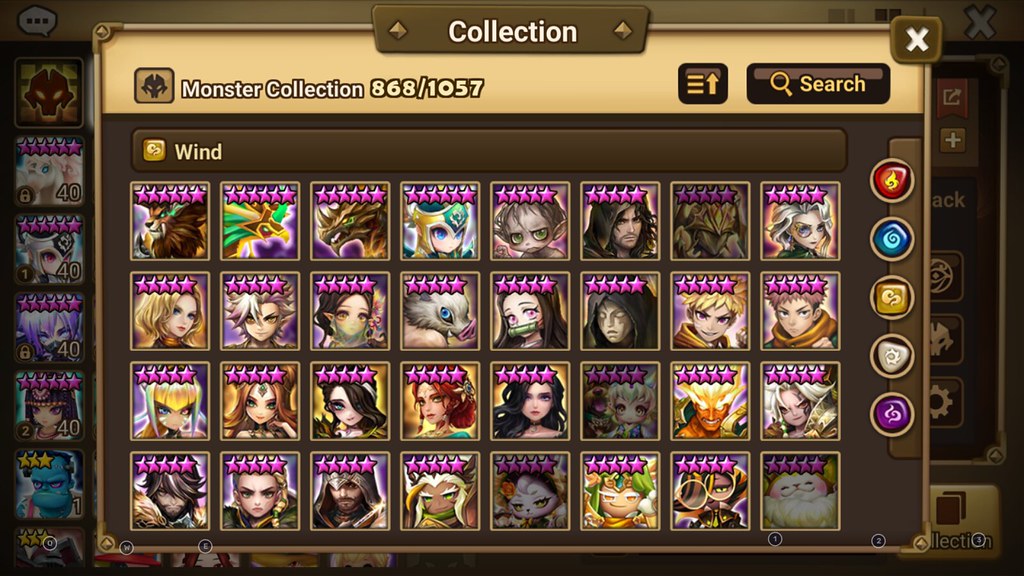Select the boar-masked monster portrait
The width and height of the screenshot is (1024, 576).
click(440, 311)
